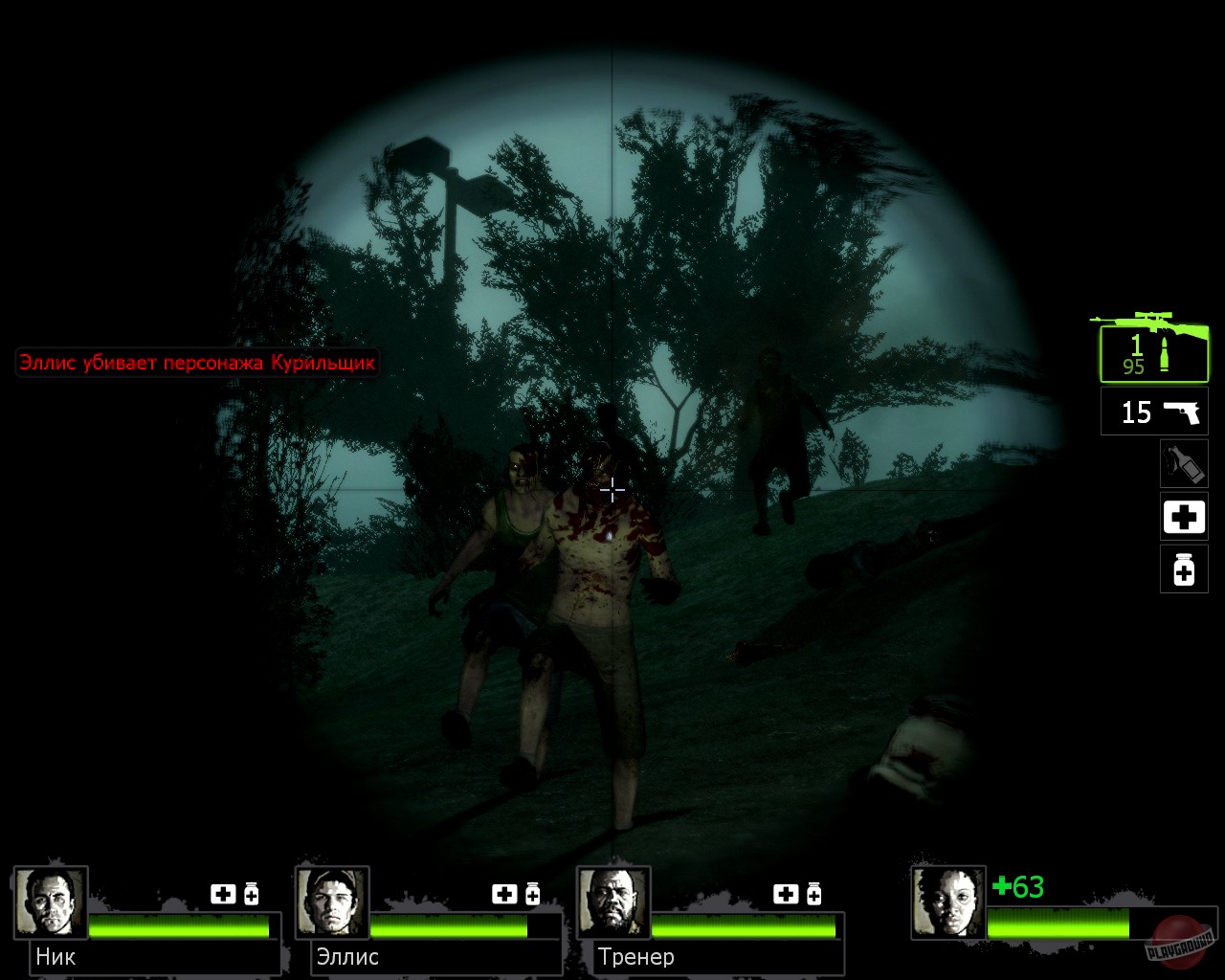The width and height of the screenshot is (1225, 980).
Task: Click the bullet icon in the rifle slot
Action: click(1166, 354)
